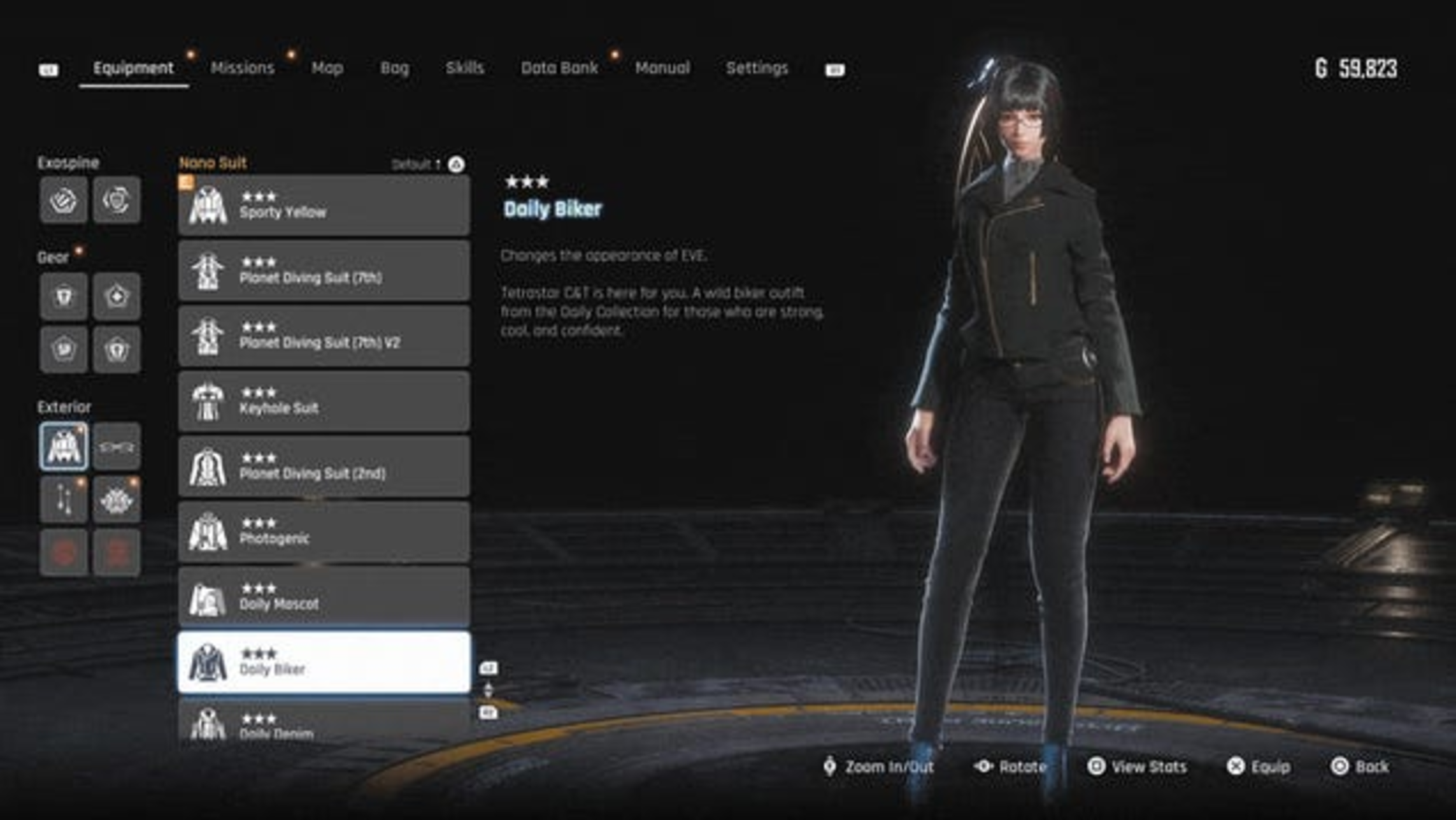Screen dimensions: 1456x820
Task: Pick the Keyhole Suit entry
Action: (x=324, y=402)
